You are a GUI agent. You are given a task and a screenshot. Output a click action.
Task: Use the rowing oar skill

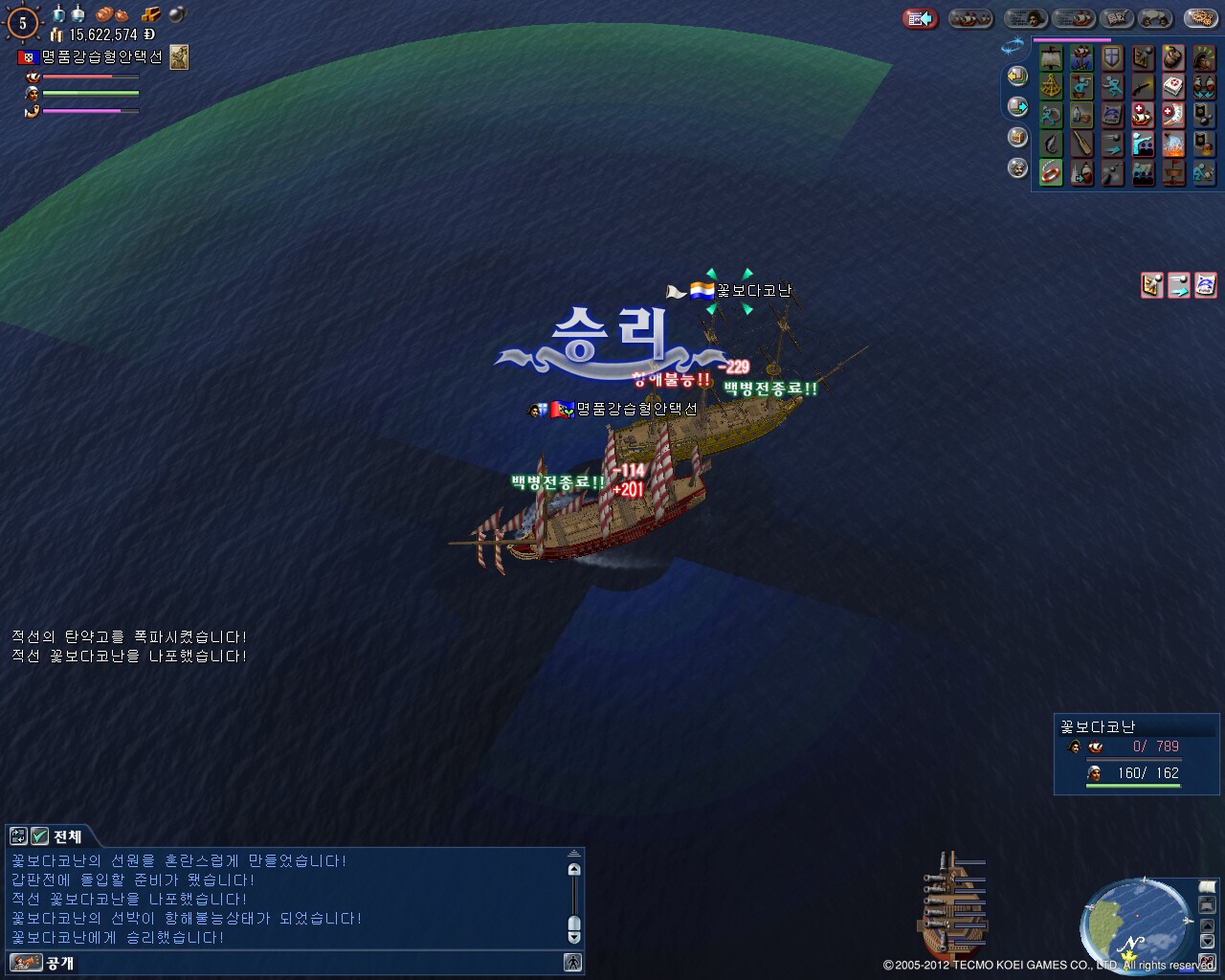(1081, 145)
